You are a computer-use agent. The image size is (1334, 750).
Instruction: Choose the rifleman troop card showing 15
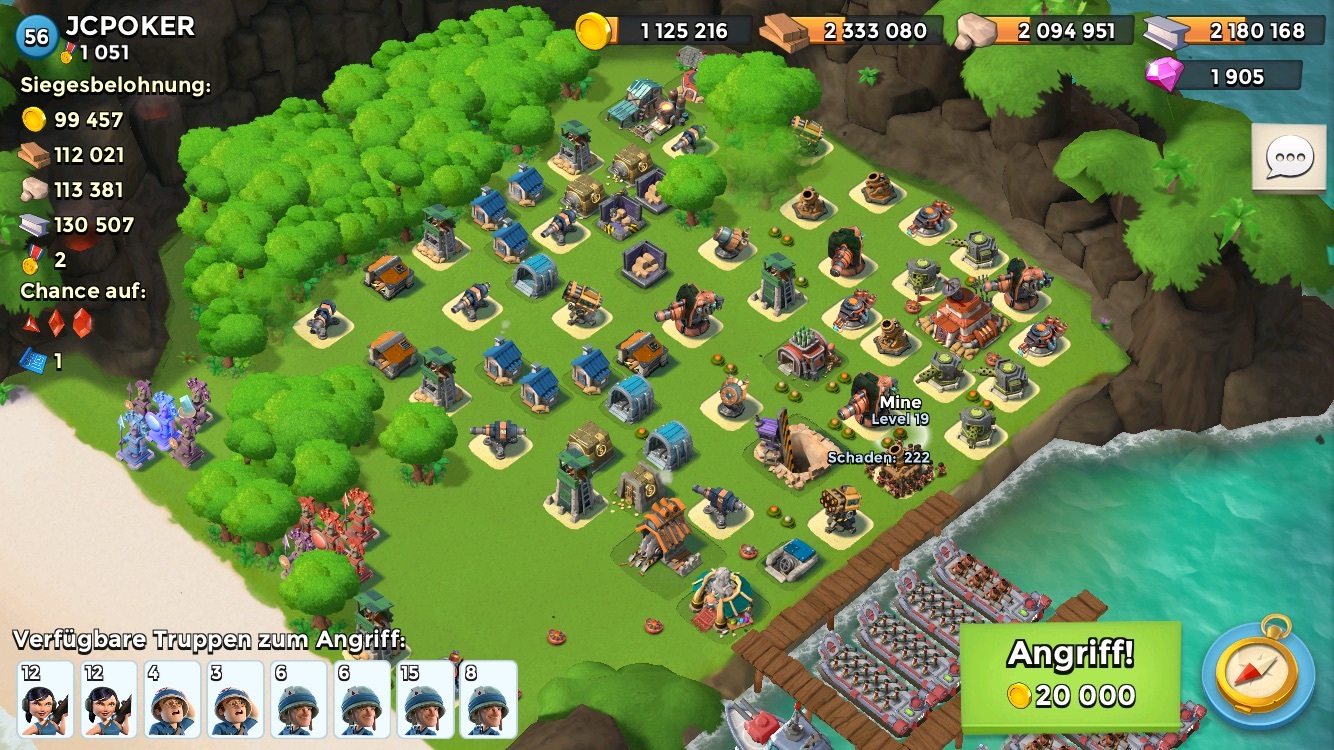[x=425, y=698]
